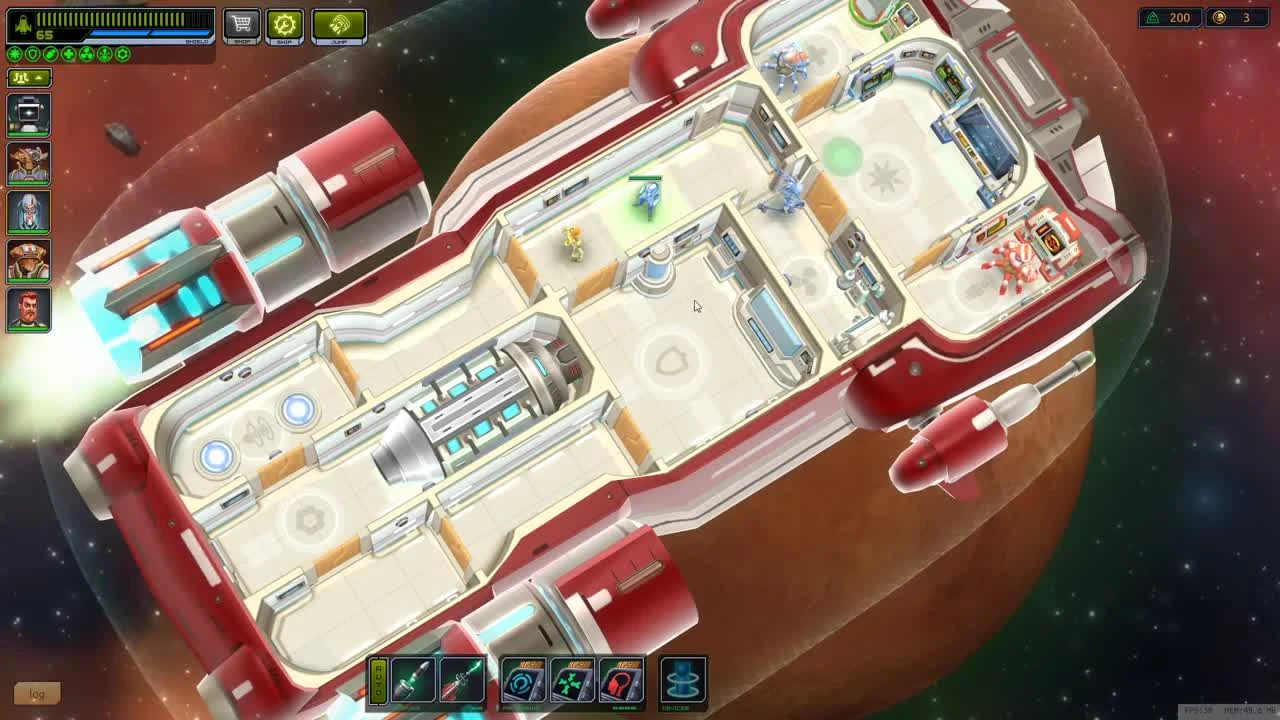The width and height of the screenshot is (1280, 720).
Task: Select the robot crew member portrait
Action: pos(27,116)
